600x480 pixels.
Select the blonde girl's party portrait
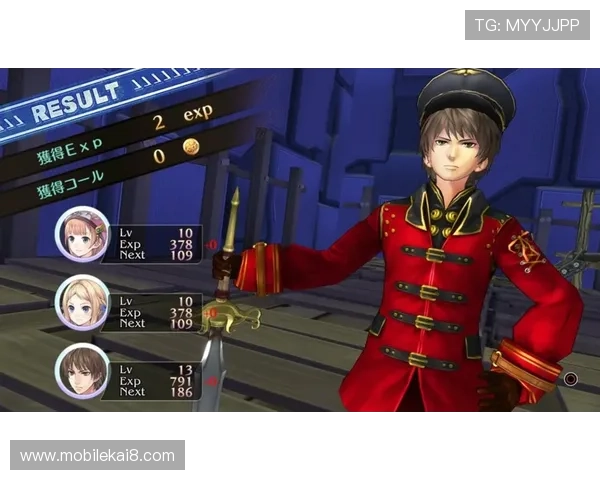tap(82, 303)
